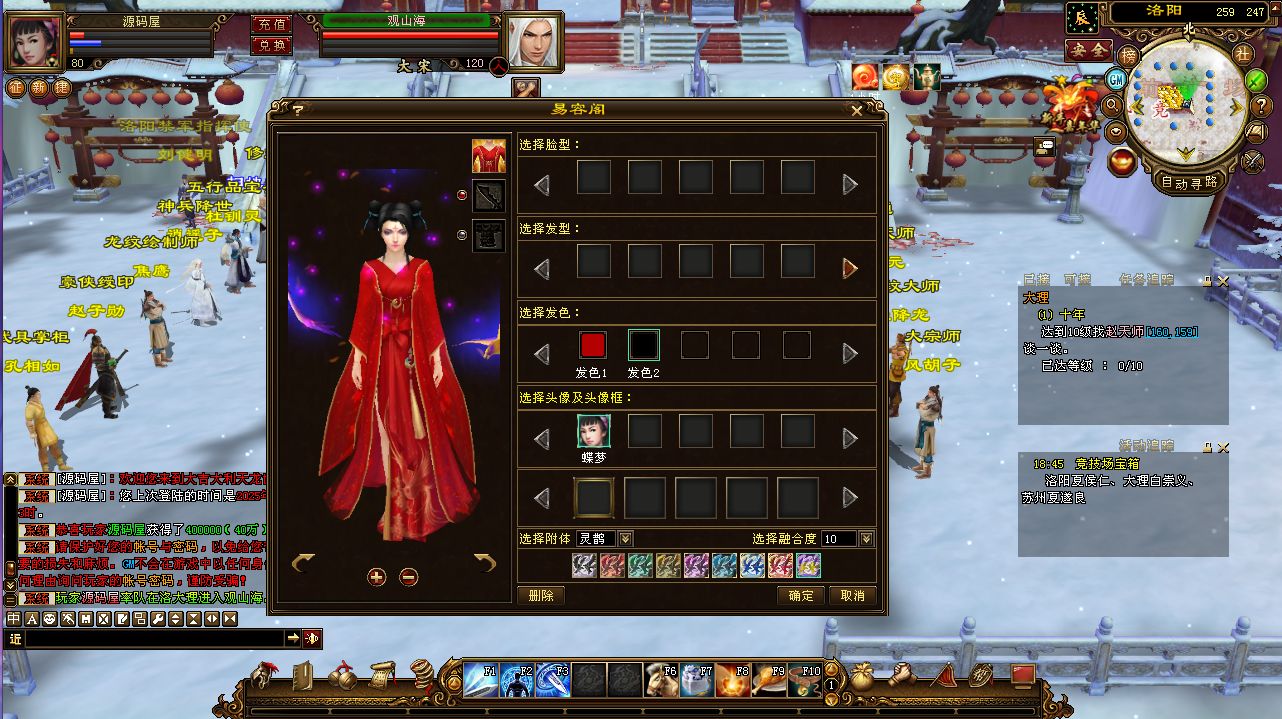The image size is (1282, 719).
Task: Close the 易容阁 appearance window
Action: [856, 111]
